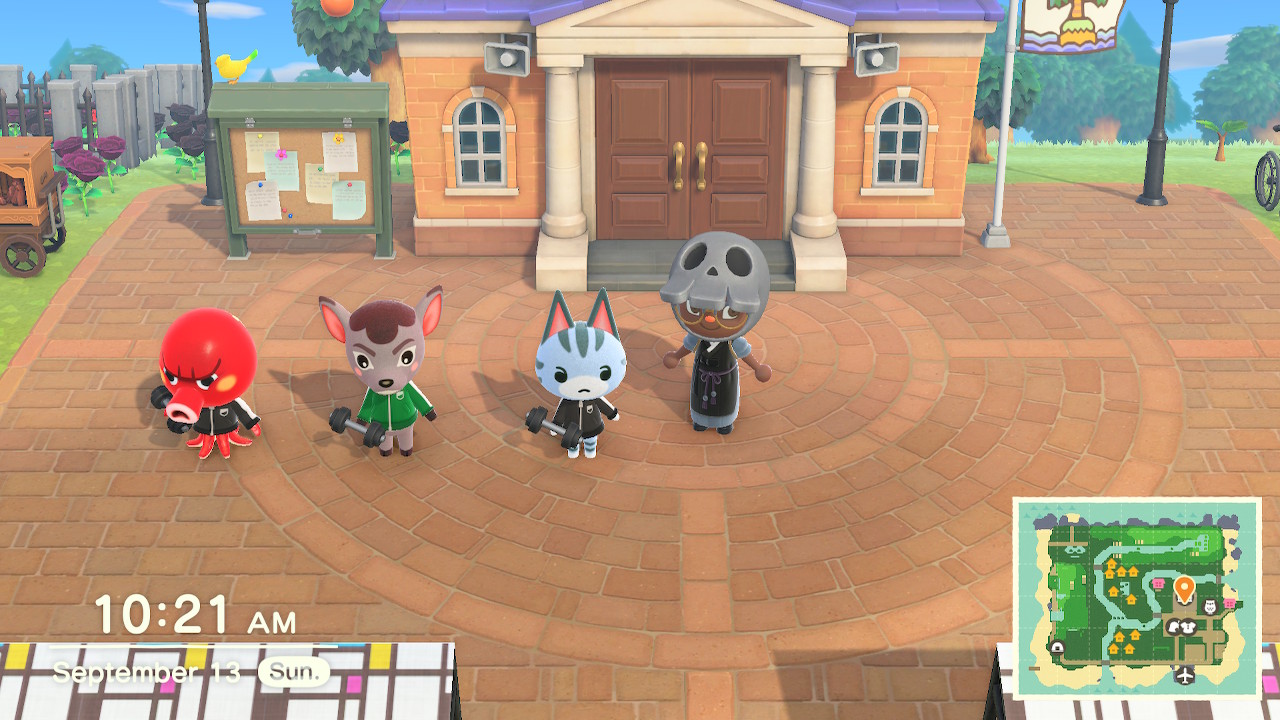Image resolution: width=1280 pixels, height=720 pixels.
Task: Pick the tailor shop shirt icon on the minimap
Action: tap(1190, 627)
